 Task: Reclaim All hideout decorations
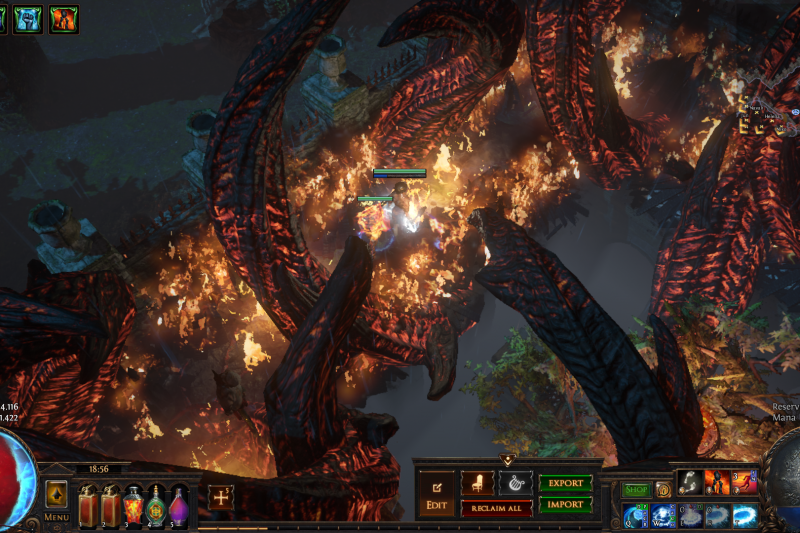[x=496, y=508]
